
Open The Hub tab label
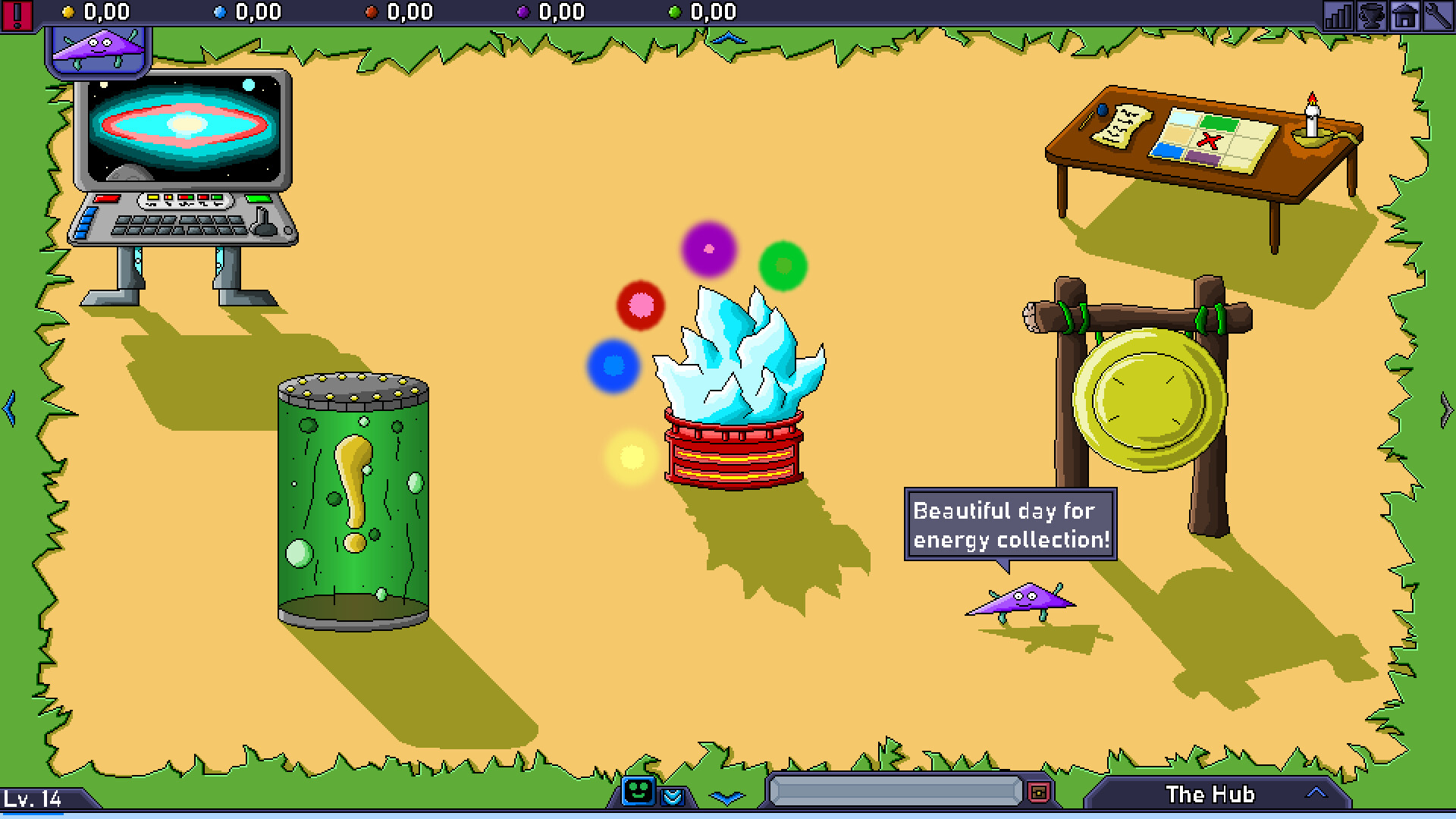click(1211, 794)
